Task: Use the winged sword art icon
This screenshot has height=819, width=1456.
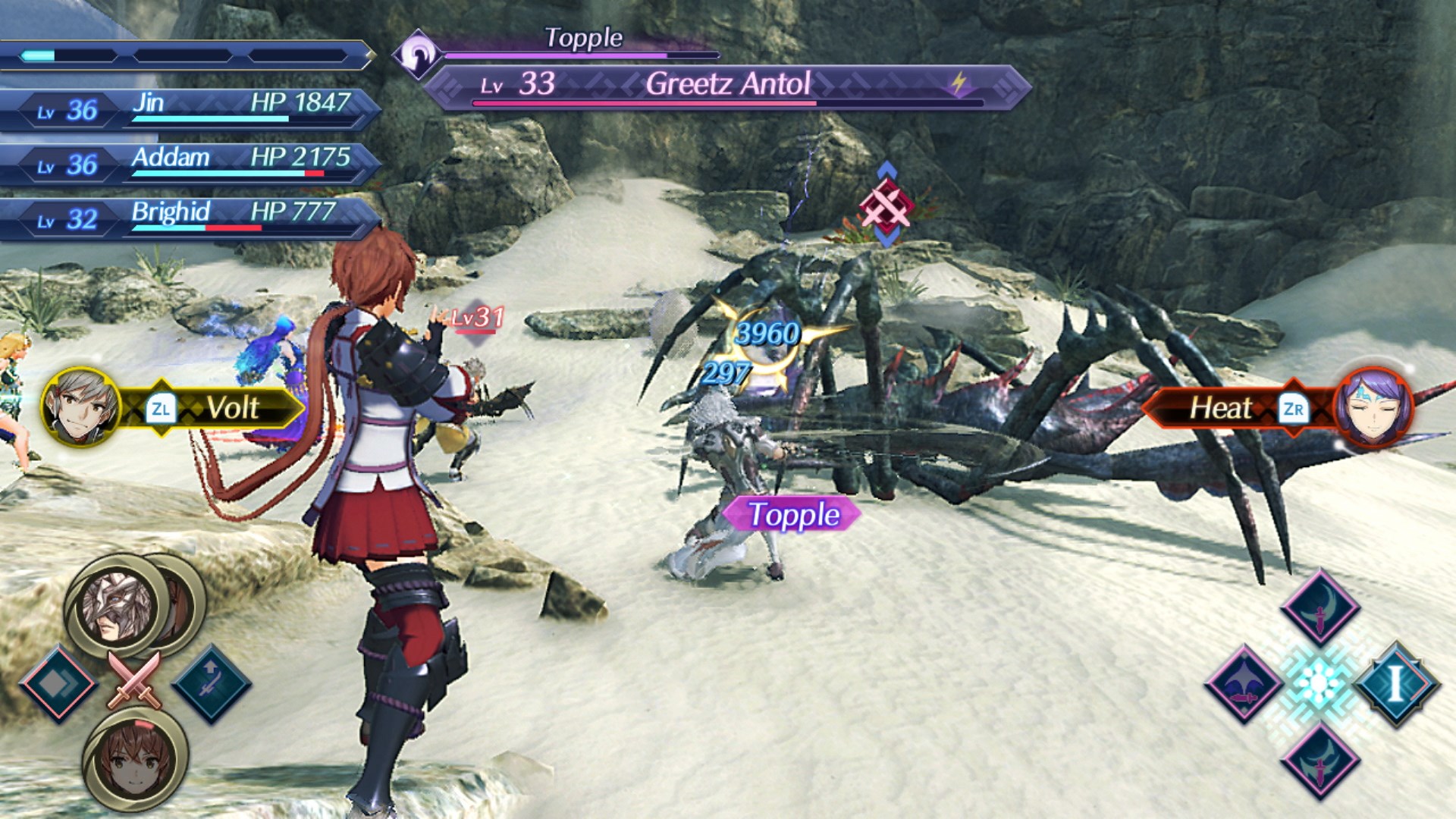Action: pyautogui.click(x=1244, y=682)
